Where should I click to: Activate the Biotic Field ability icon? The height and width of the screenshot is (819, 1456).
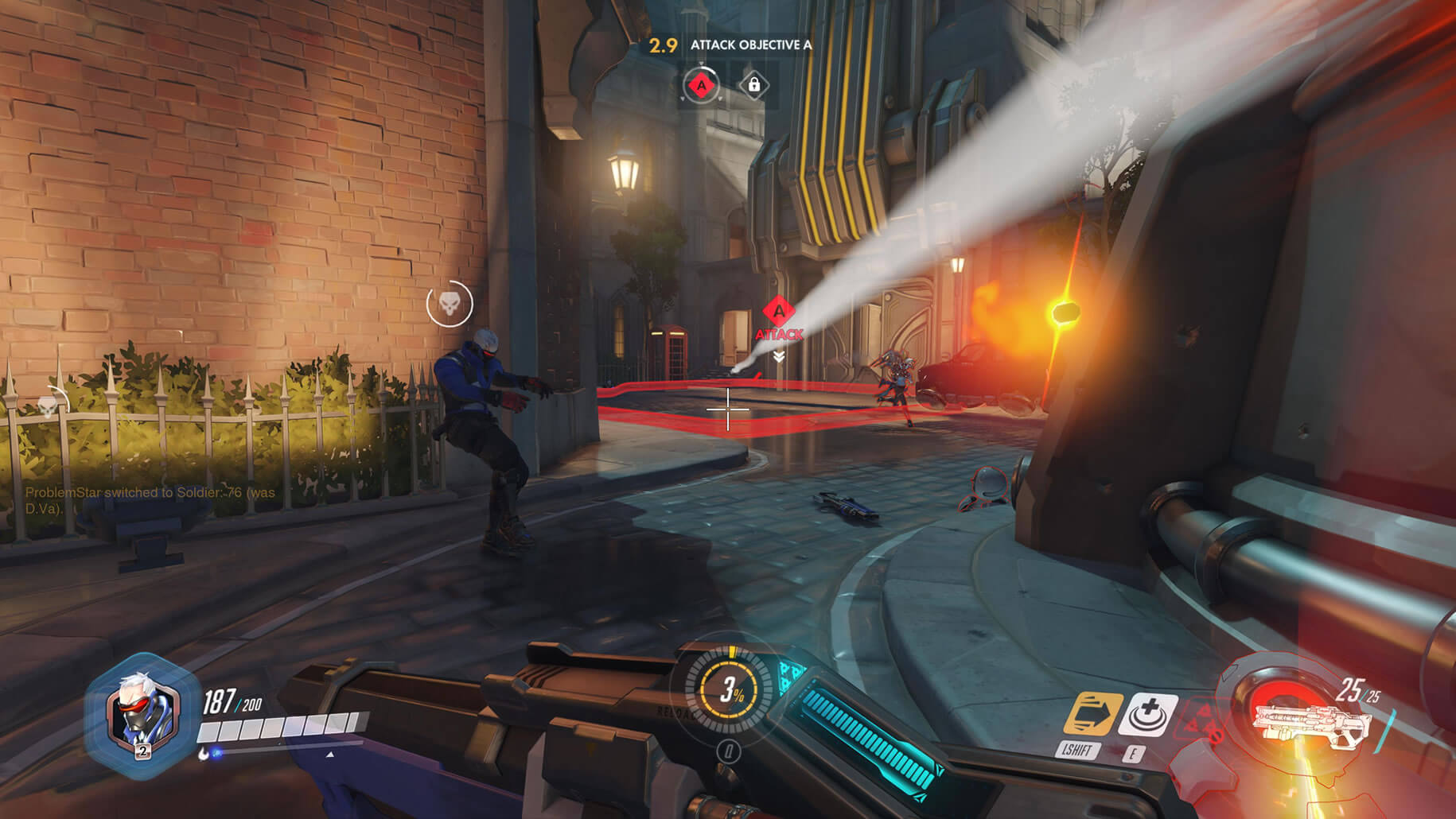[x=1147, y=713]
